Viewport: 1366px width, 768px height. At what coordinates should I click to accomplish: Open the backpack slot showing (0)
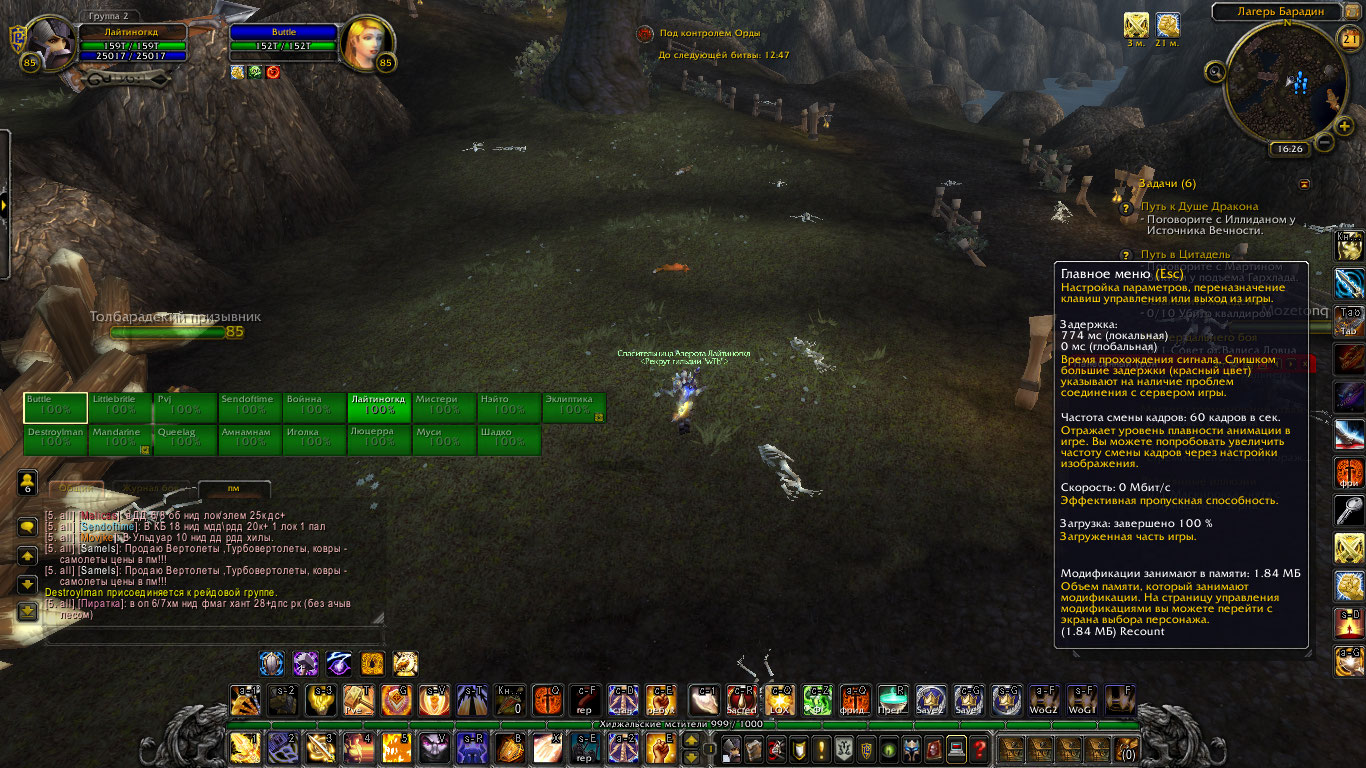point(1127,748)
